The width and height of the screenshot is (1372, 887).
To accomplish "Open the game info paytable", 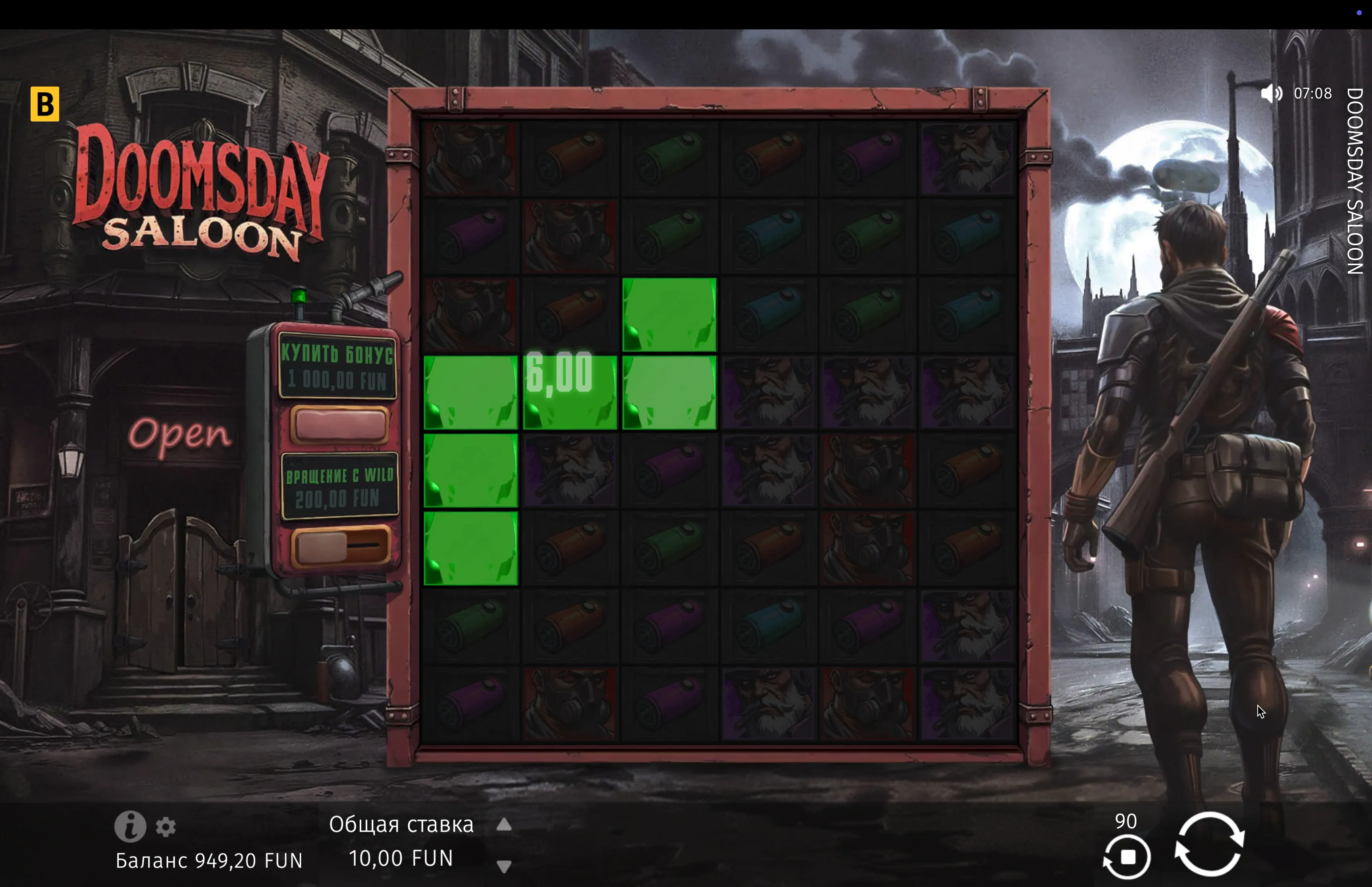I will 129,827.
